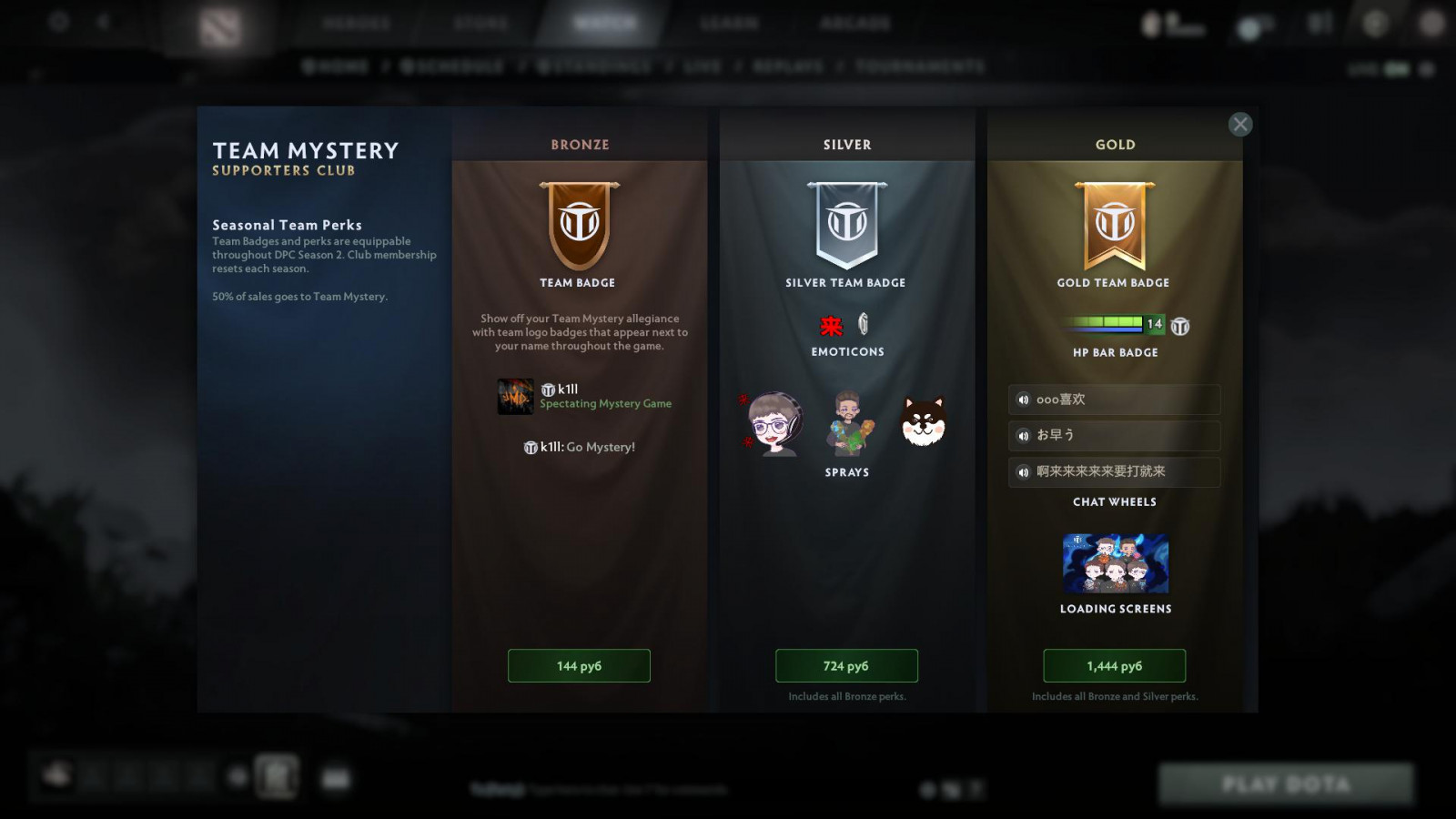Viewport: 1456px width, 819px height.
Task: Buy Gold tier for 1,444 руб
Action: [x=1114, y=666]
